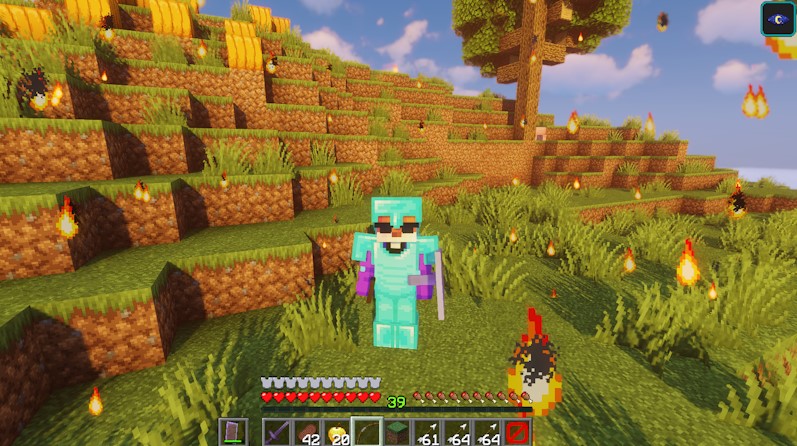Choose the food stack of 42
This screenshot has width=797, height=446.
[307, 432]
